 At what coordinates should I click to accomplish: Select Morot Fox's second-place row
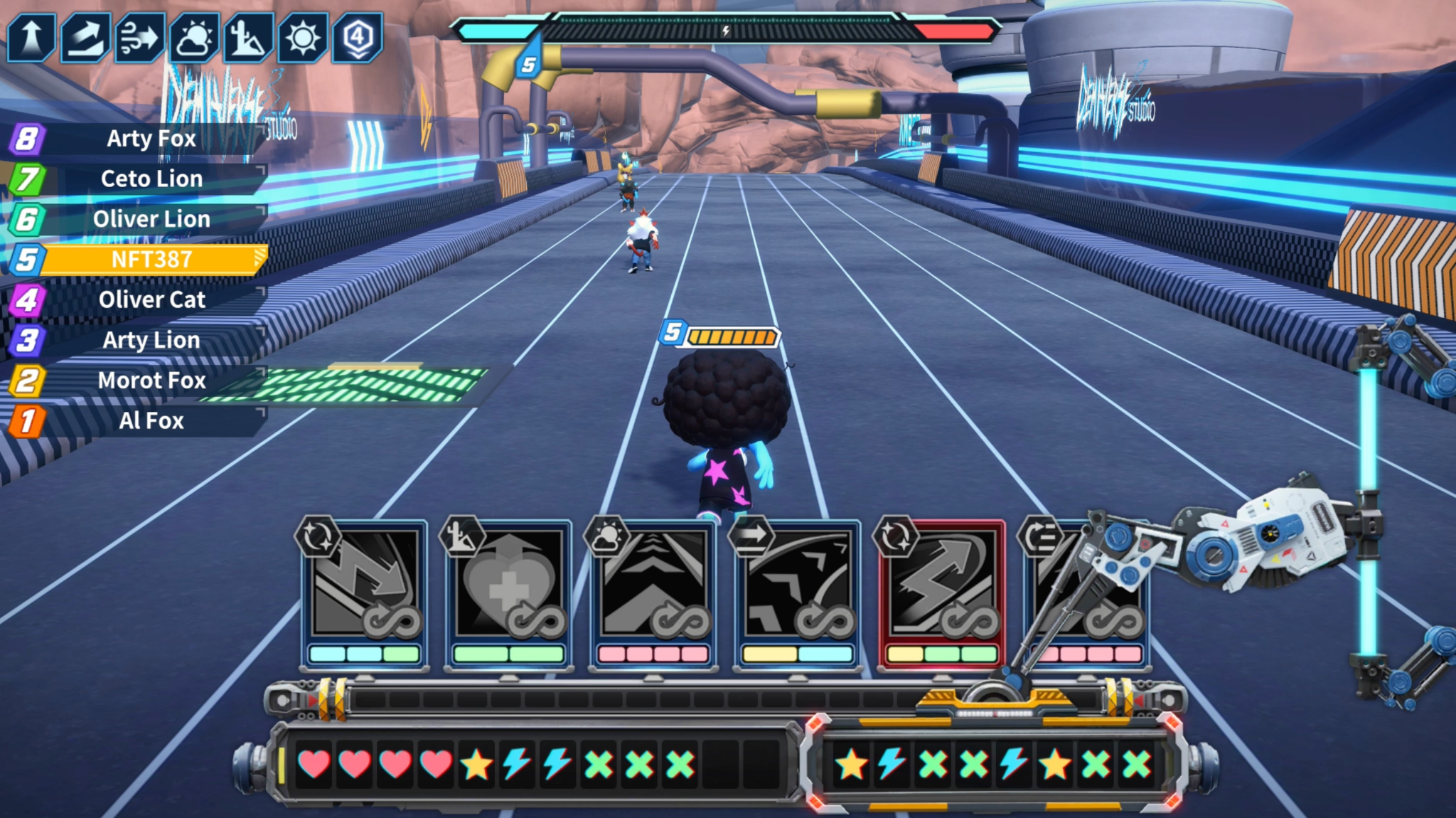tap(151, 381)
